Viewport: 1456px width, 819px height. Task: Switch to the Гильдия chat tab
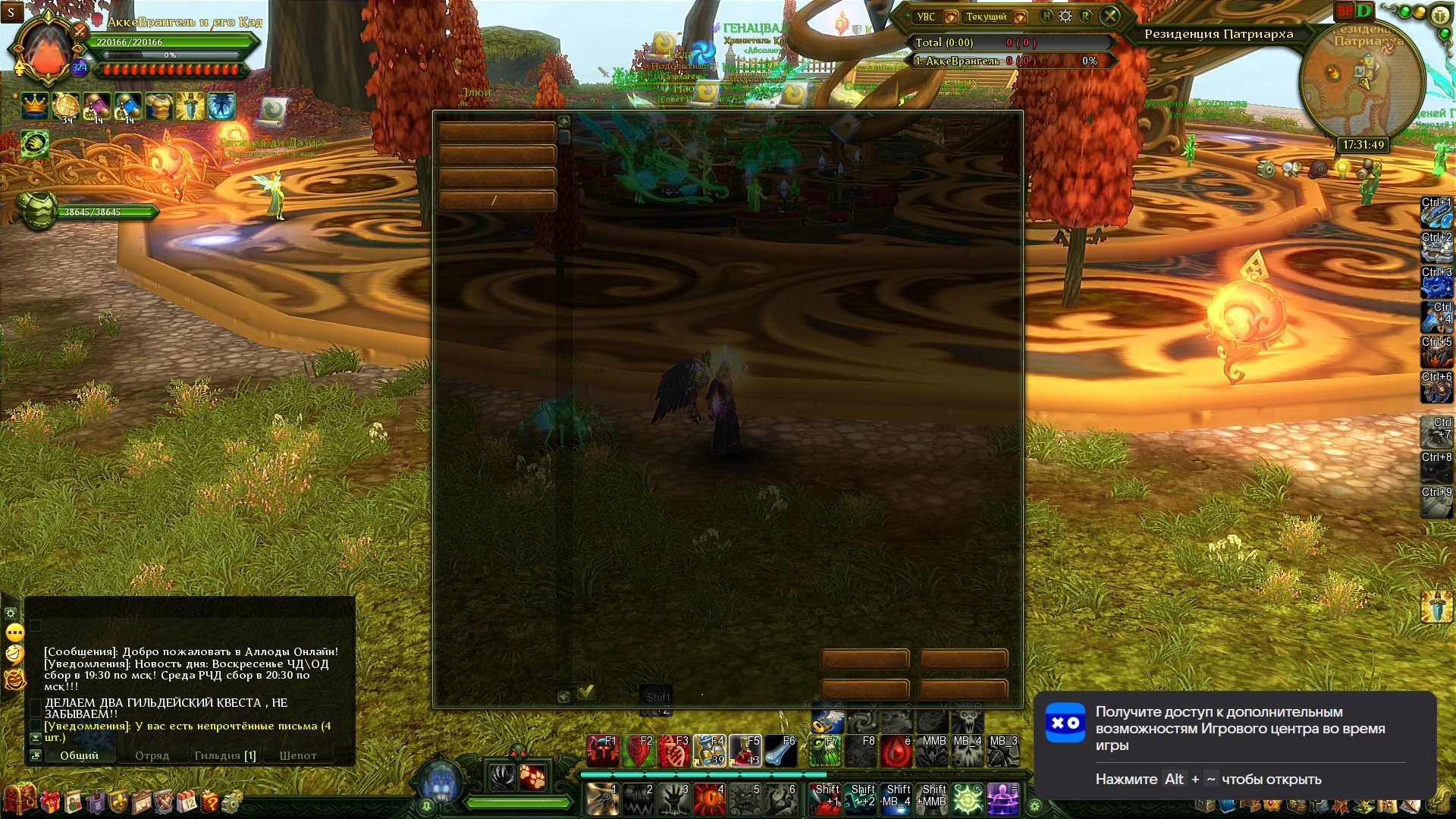[x=224, y=755]
